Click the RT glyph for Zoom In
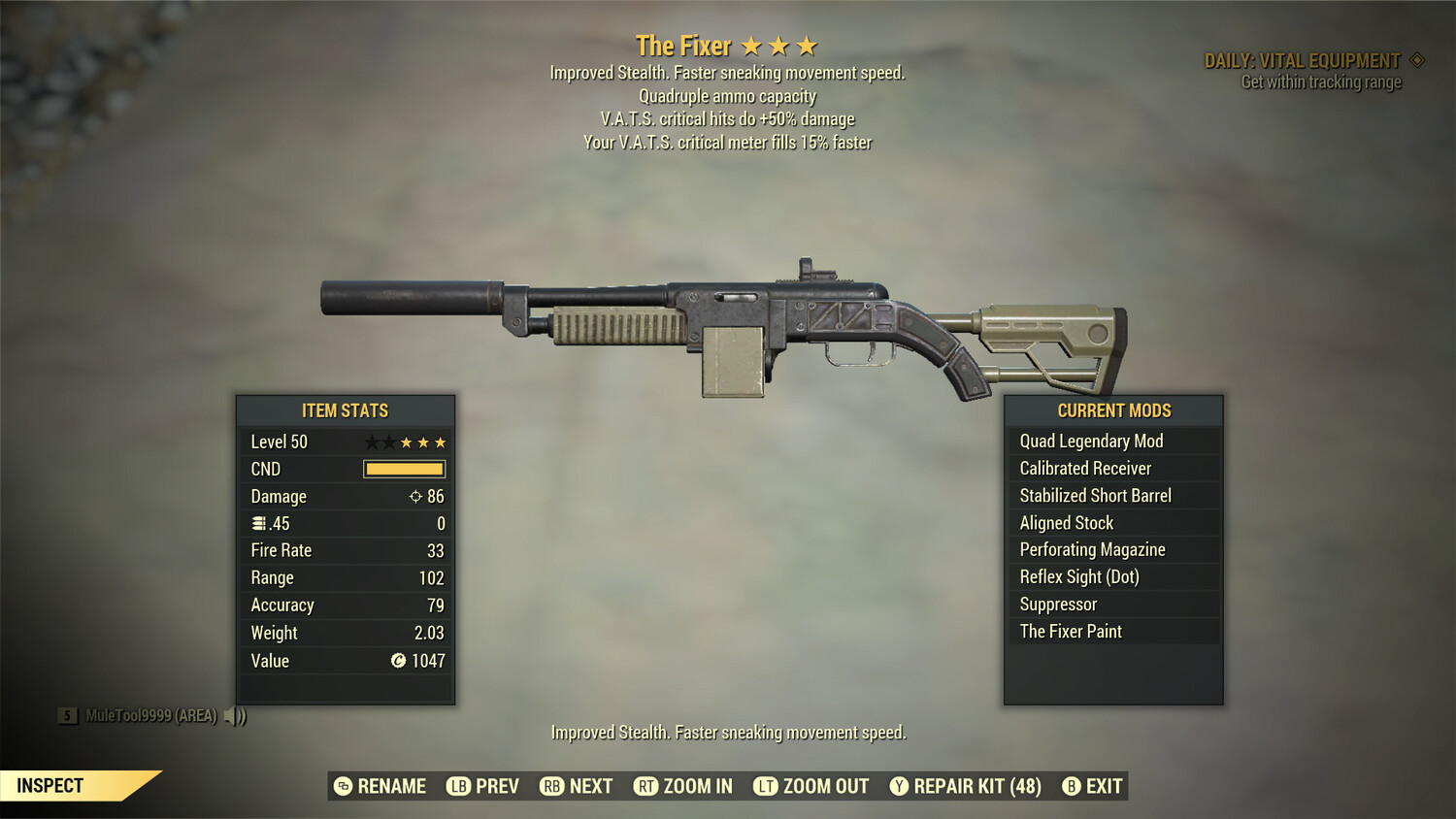This screenshot has width=1456, height=819. pos(644,786)
